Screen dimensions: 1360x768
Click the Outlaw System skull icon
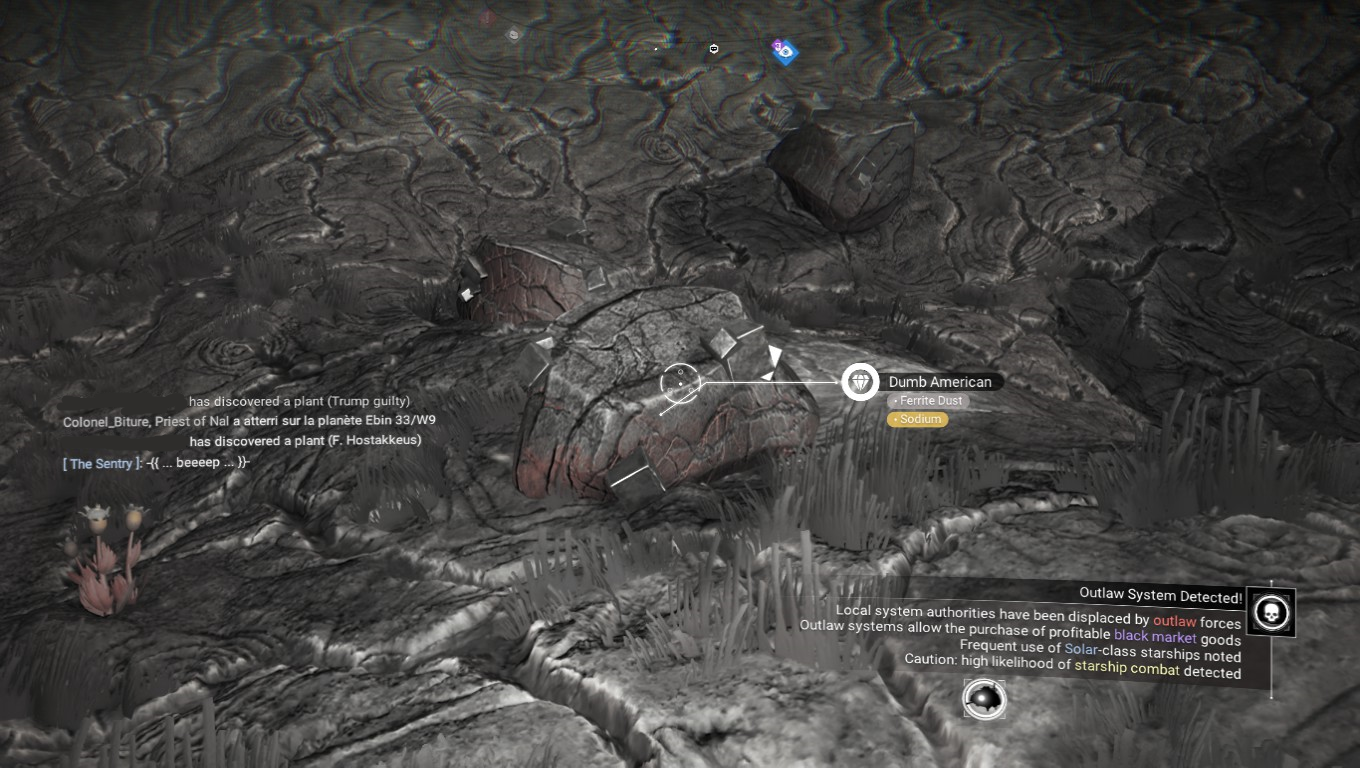pos(1270,611)
